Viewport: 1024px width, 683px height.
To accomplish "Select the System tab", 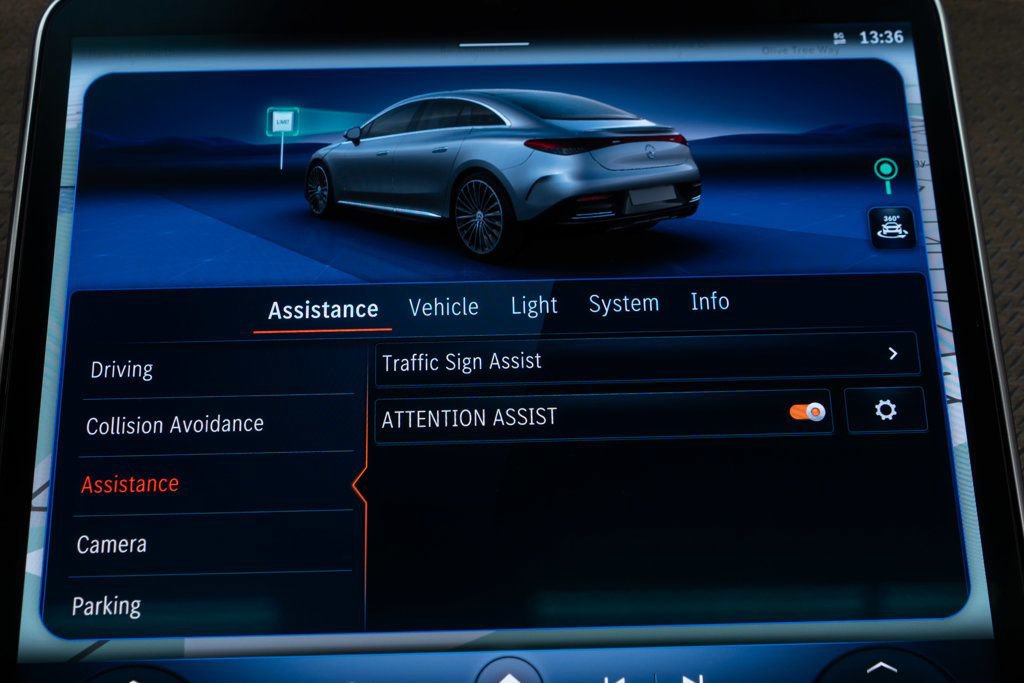I will point(623,304).
